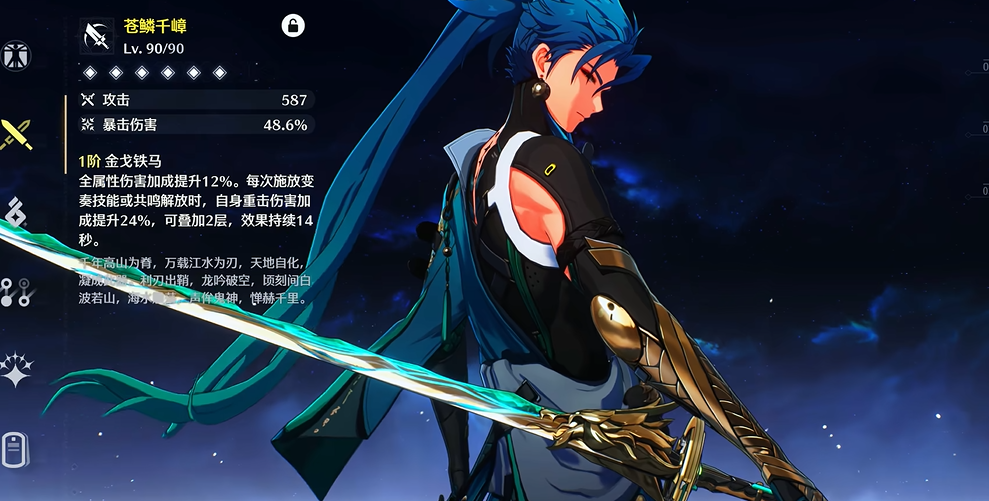Toggle the weapon lock padlock icon
Viewport: 989px width, 501px height.
coord(293,26)
